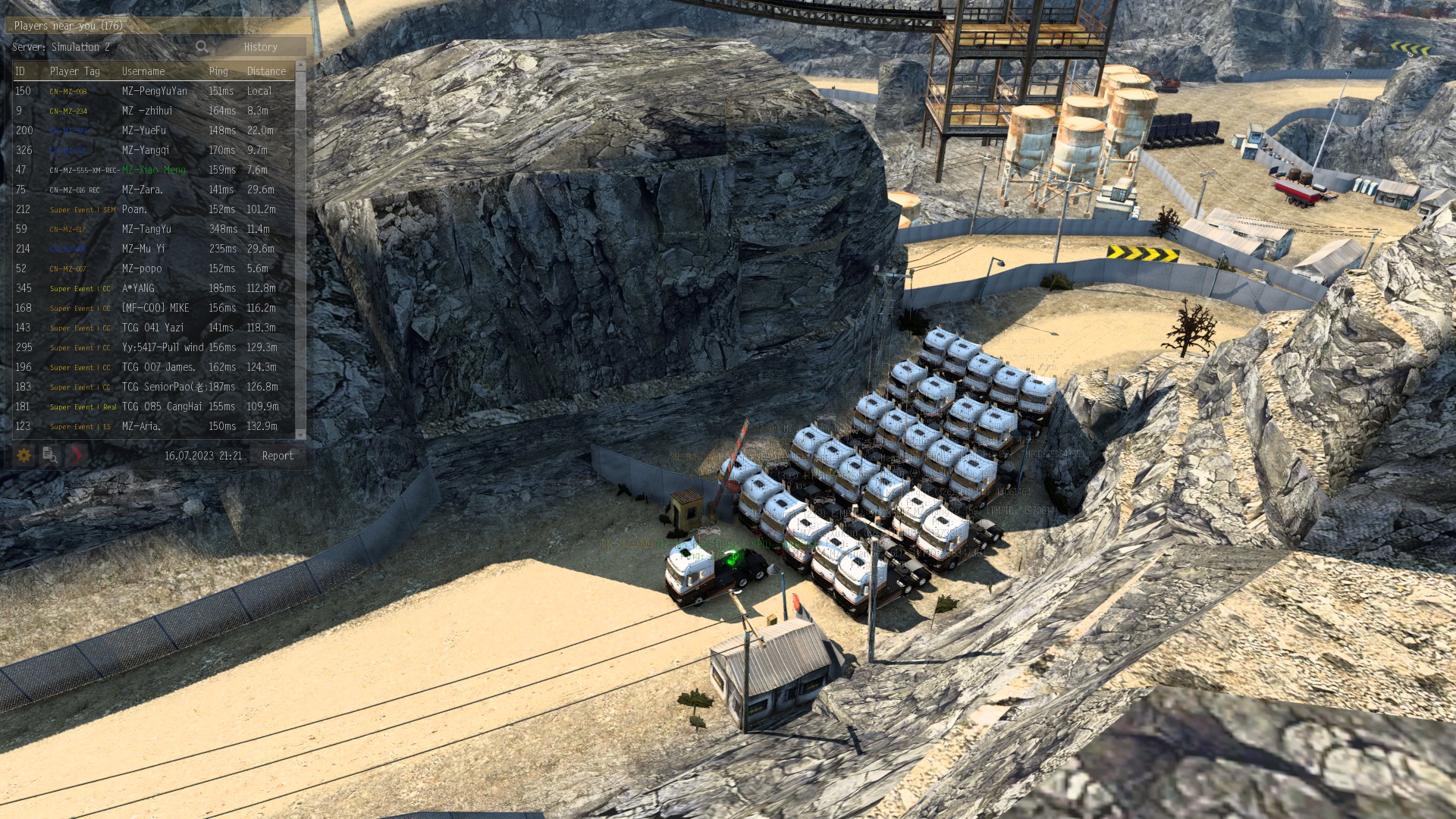Sort players by Distance column header
1456x819 pixels.
(x=266, y=71)
